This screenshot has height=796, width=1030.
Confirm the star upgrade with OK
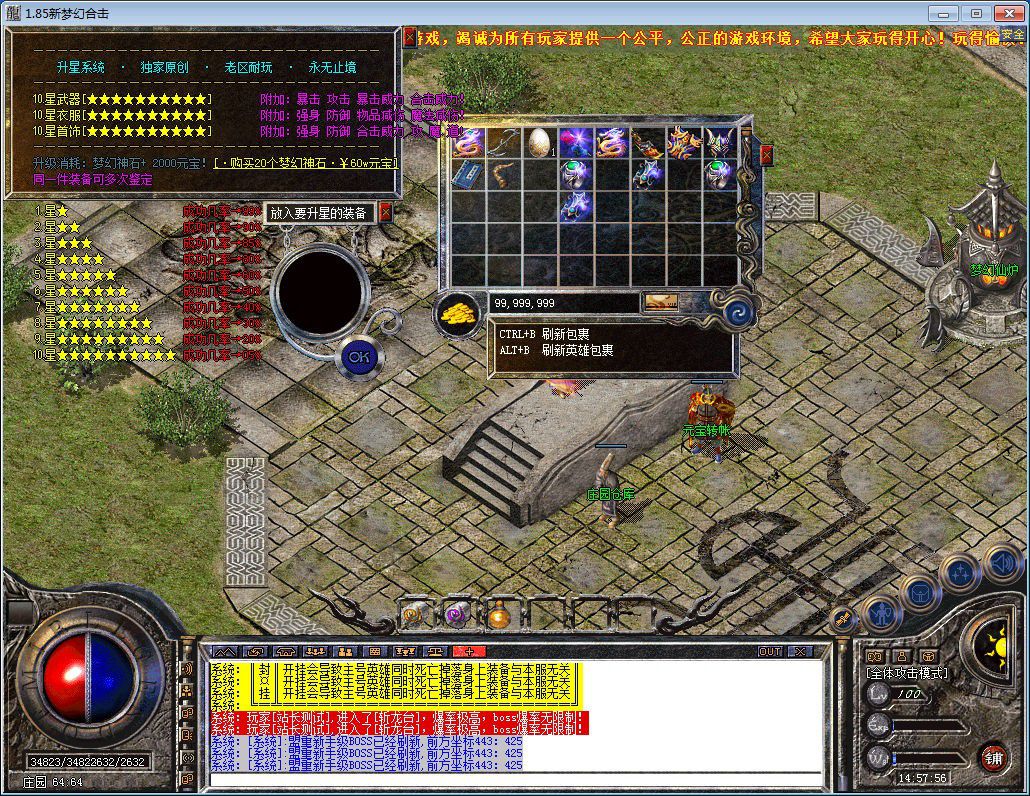click(359, 355)
